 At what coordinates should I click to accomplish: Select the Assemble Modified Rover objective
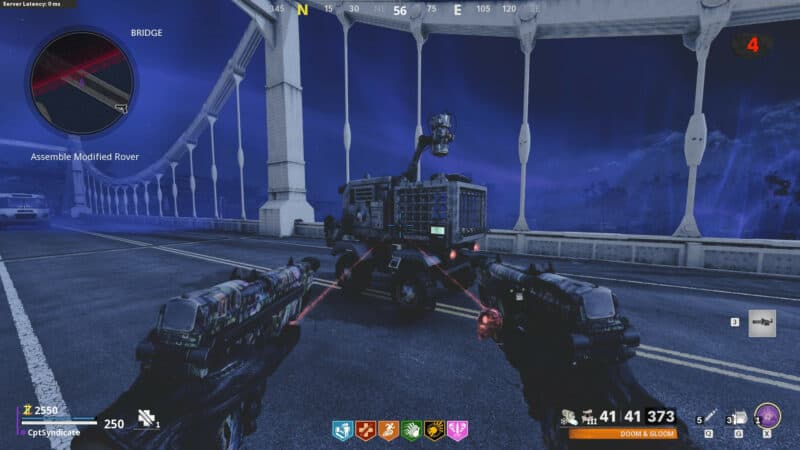coord(84,157)
